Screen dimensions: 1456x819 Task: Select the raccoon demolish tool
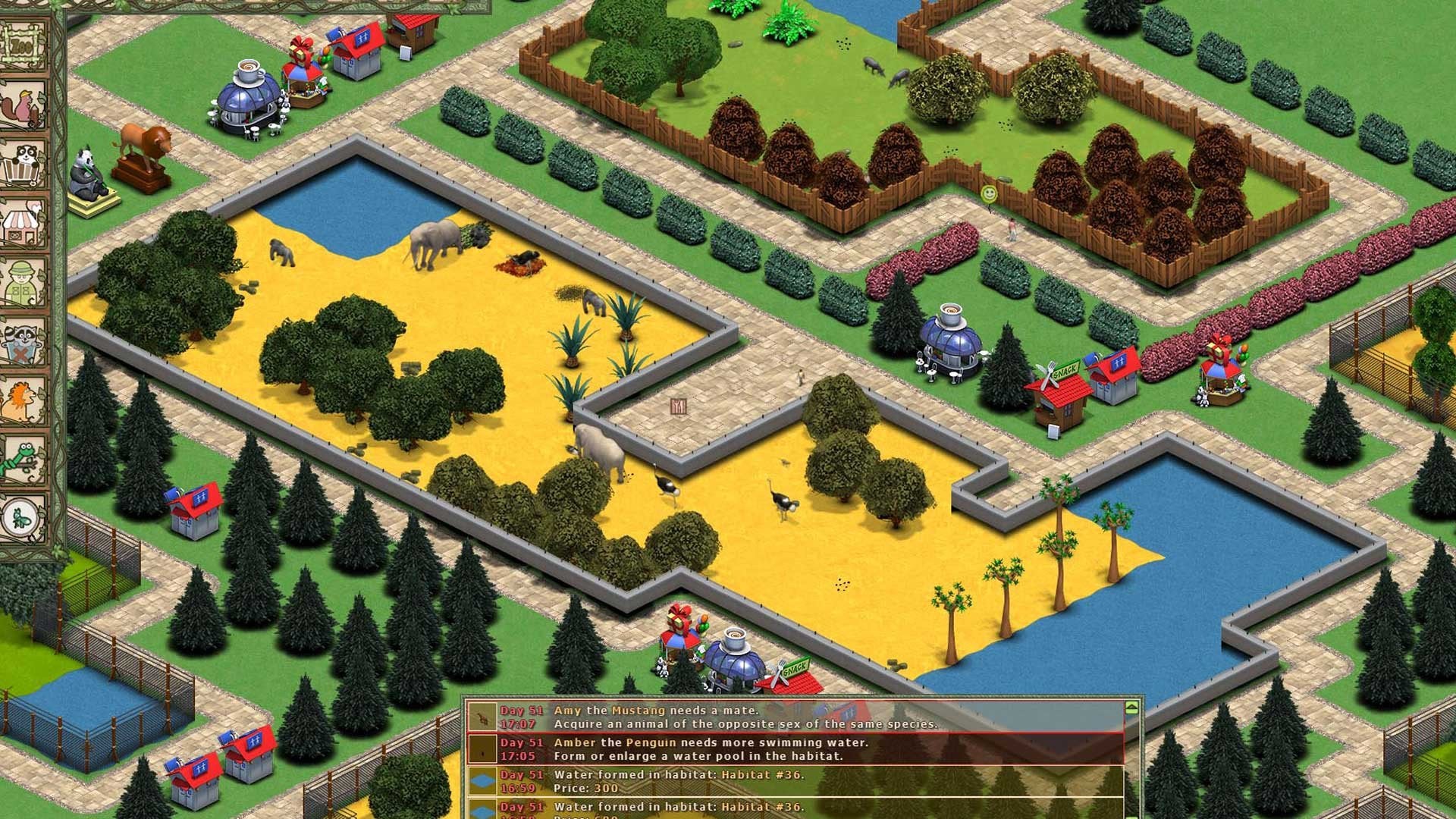[24, 342]
